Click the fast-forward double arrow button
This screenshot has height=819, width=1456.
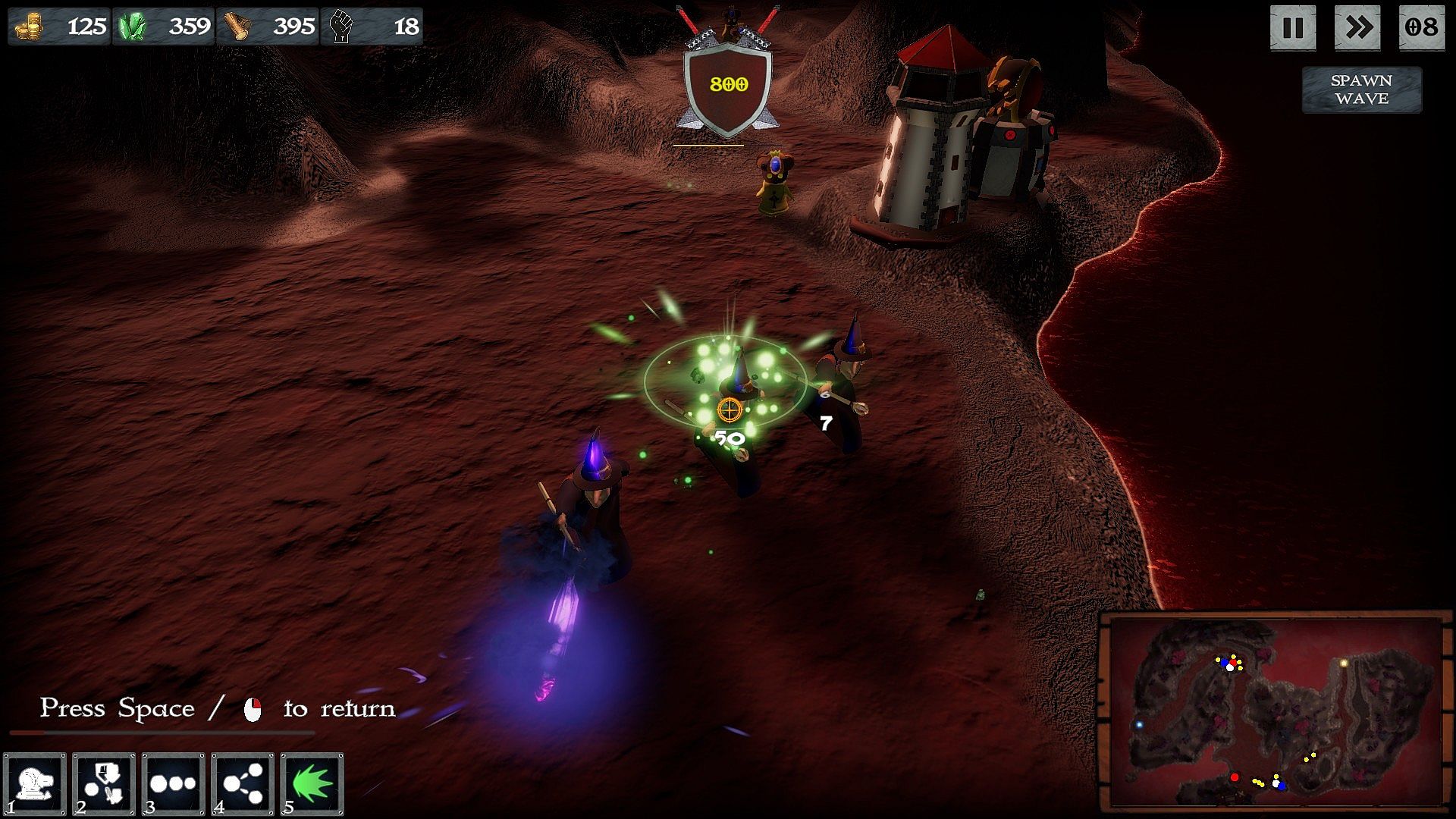[x=1357, y=28]
